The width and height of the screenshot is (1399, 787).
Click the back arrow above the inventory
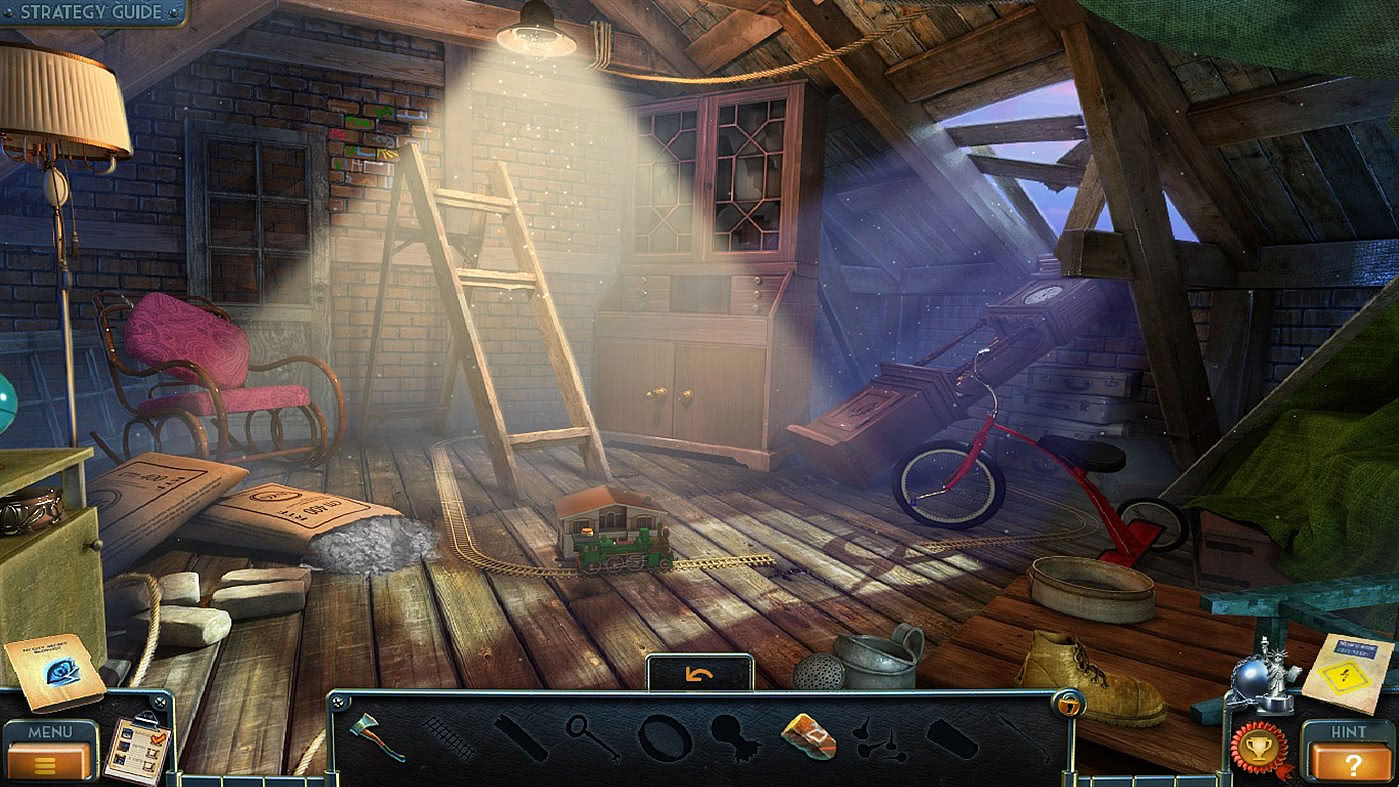tap(699, 672)
